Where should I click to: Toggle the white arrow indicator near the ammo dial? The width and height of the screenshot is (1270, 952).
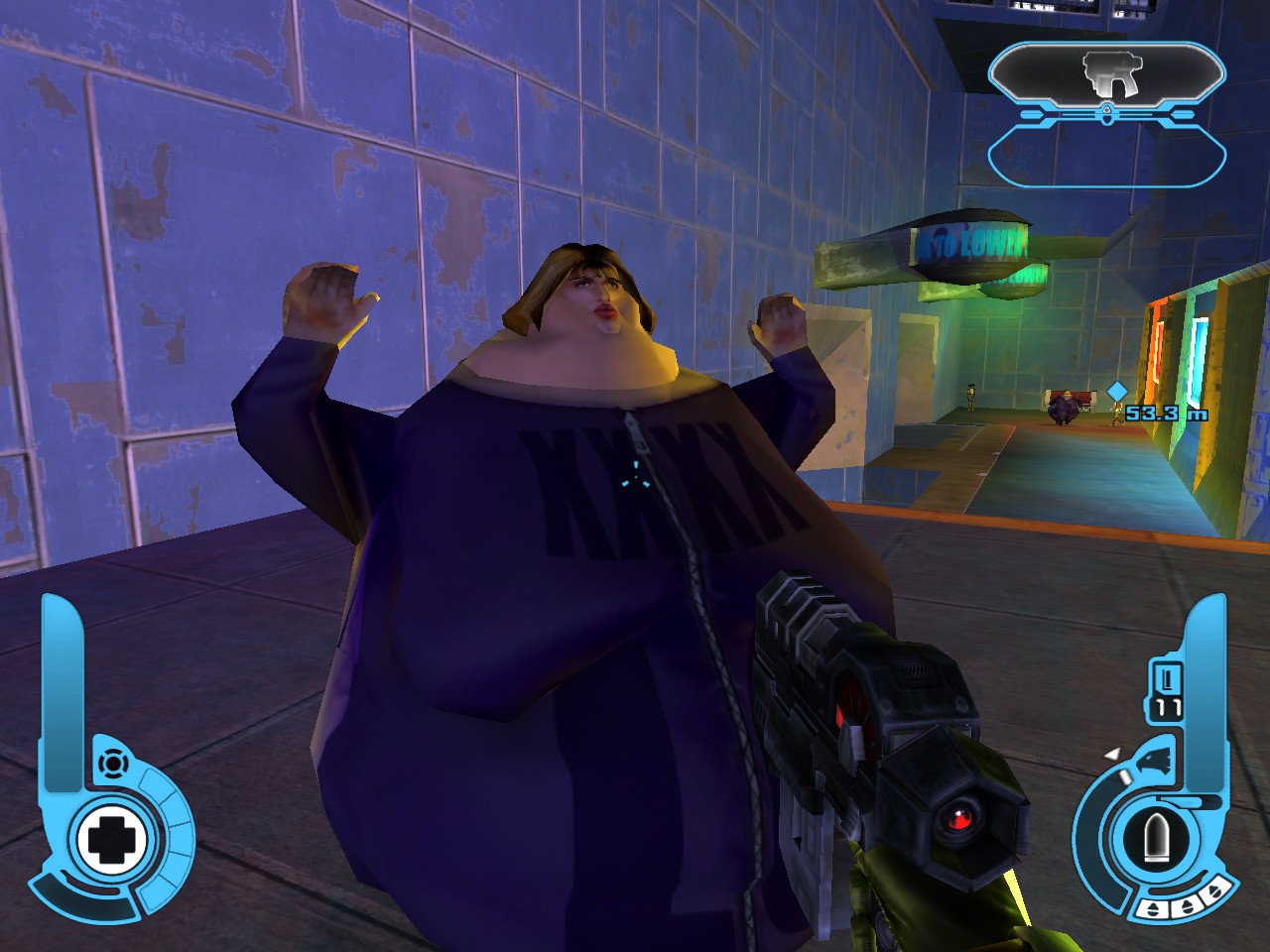click(x=1114, y=755)
